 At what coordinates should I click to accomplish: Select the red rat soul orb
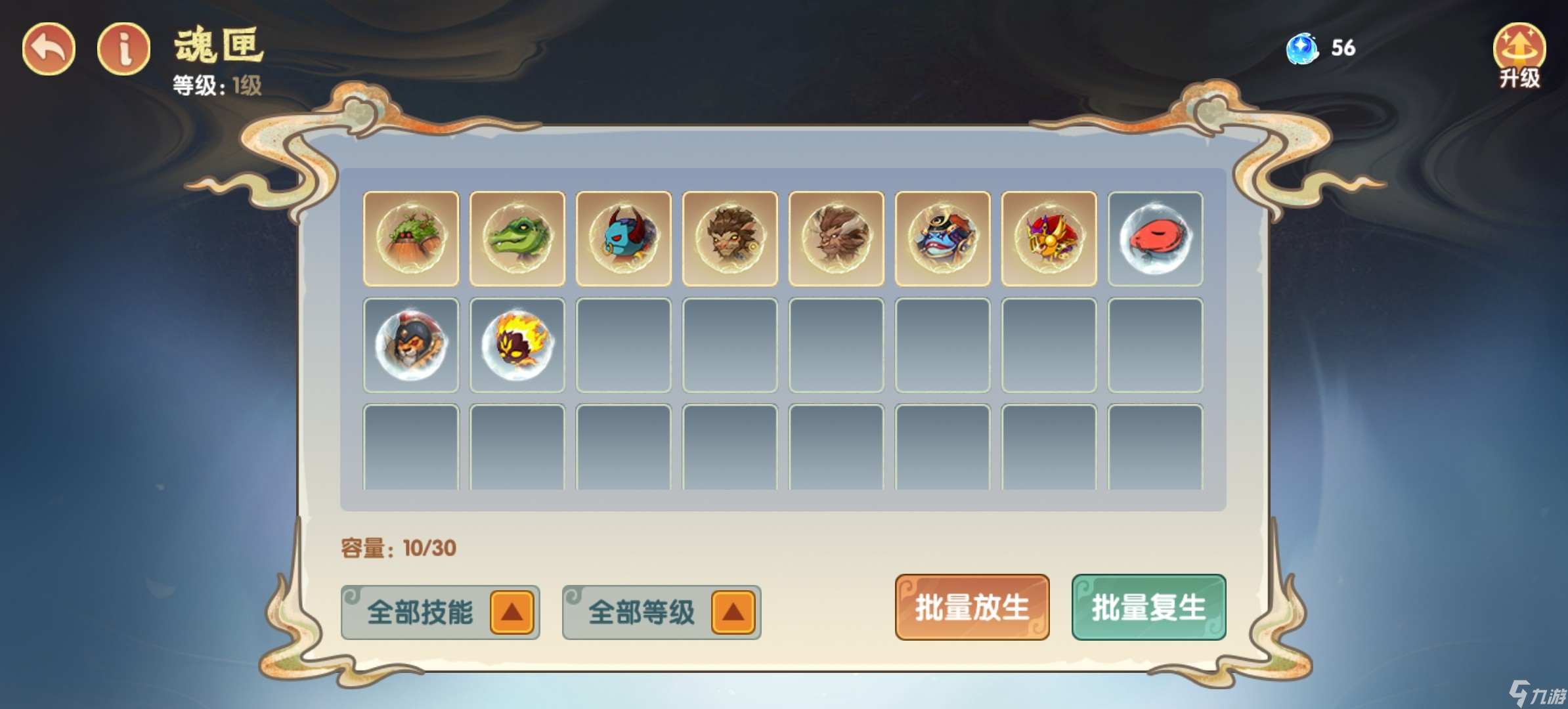coord(1156,239)
